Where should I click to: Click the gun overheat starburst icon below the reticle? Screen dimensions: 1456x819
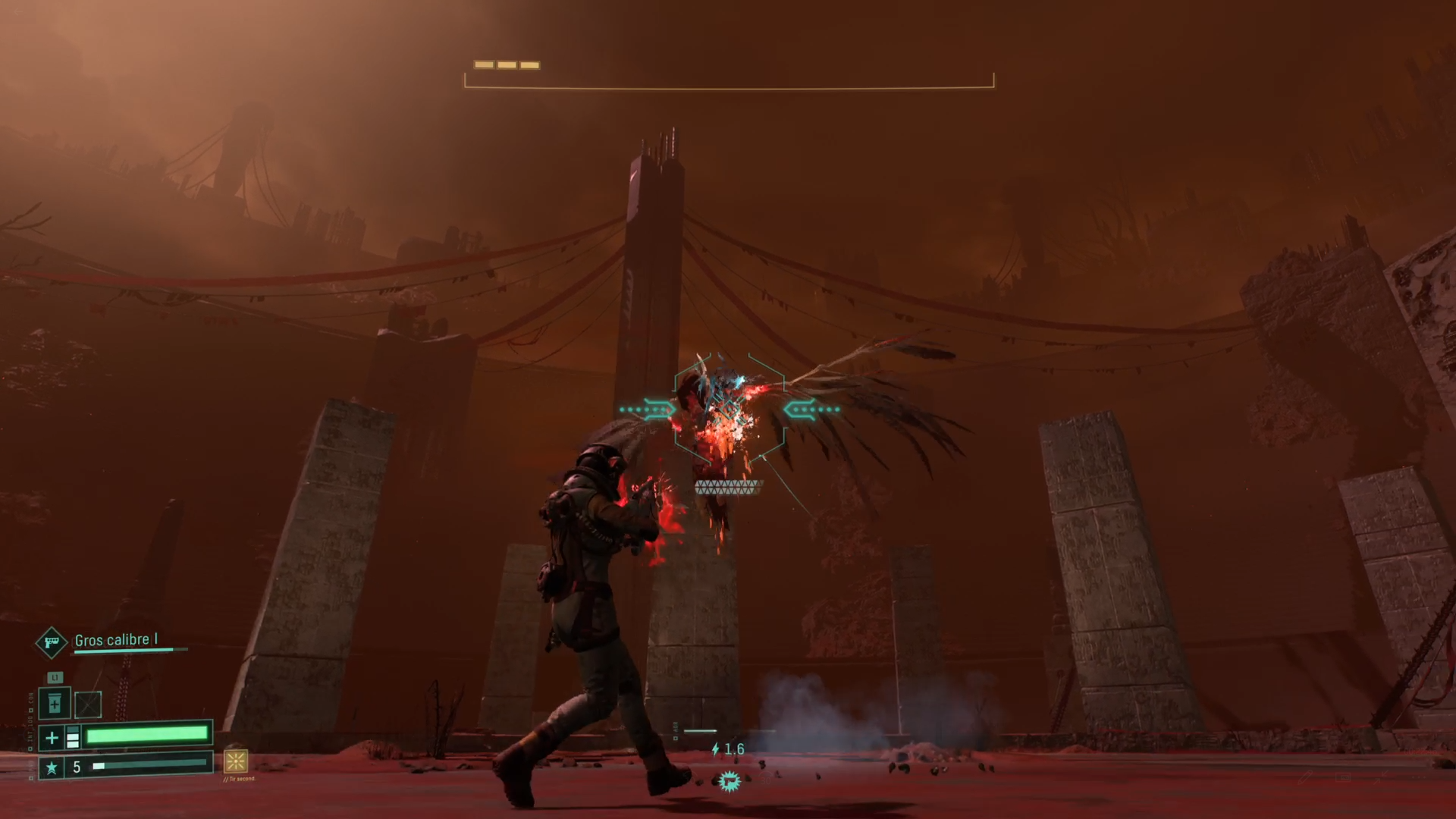[730, 782]
